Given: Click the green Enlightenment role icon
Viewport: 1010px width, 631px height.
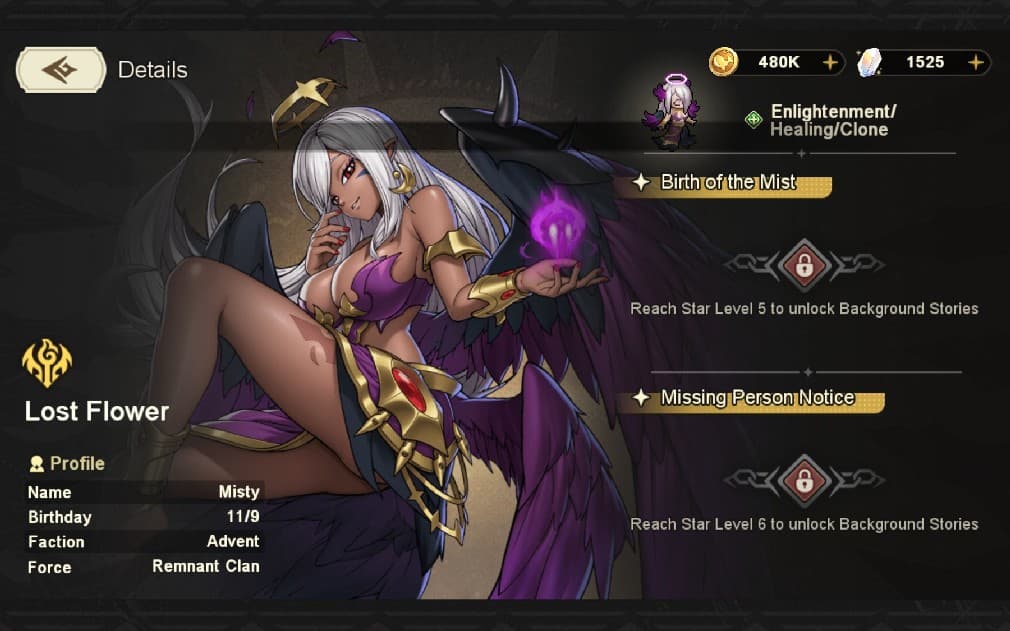Looking at the screenshot, I should (x=754, y=120).
